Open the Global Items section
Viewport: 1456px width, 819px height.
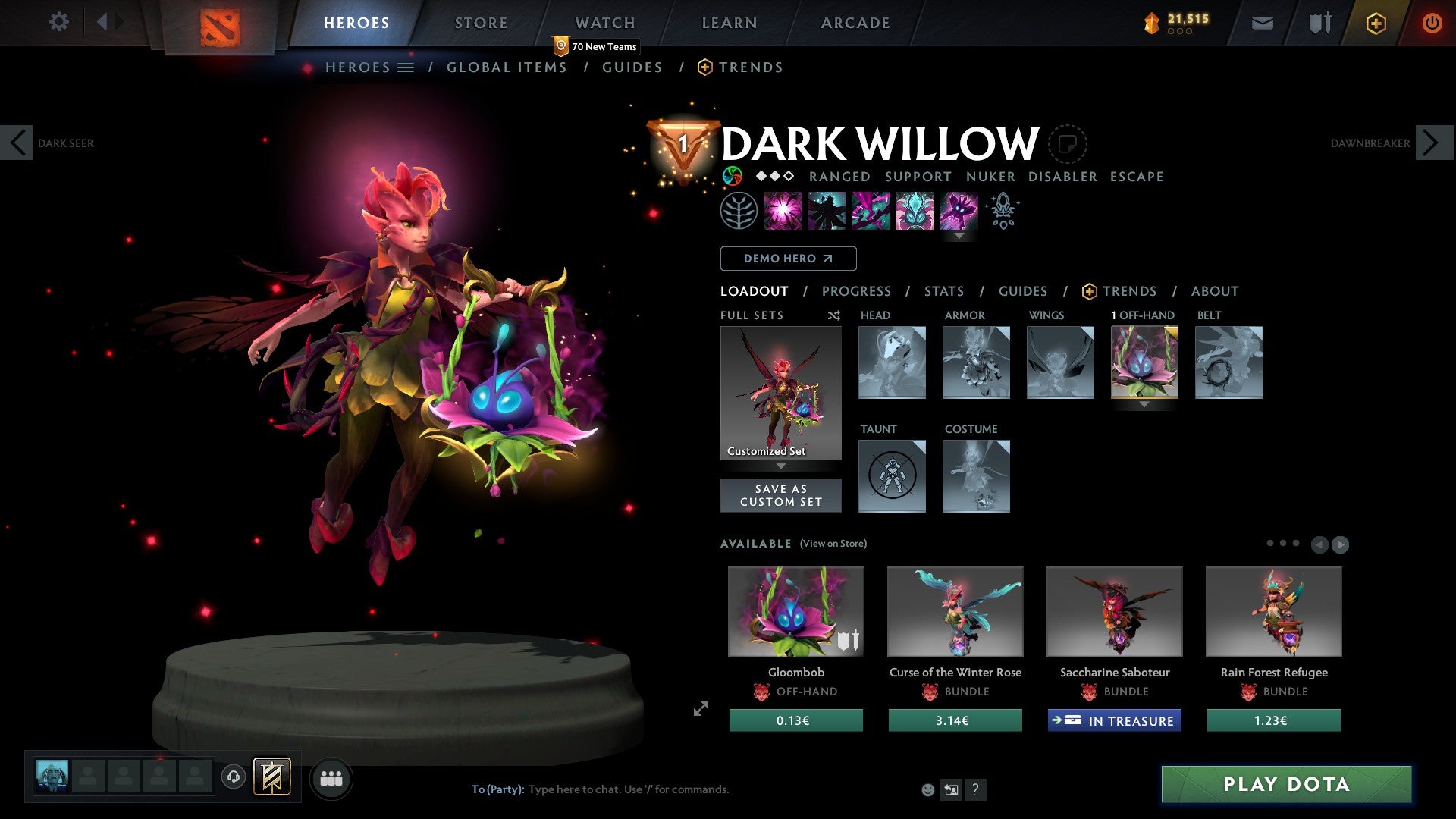pyautogui.click(x=507, y=67)
